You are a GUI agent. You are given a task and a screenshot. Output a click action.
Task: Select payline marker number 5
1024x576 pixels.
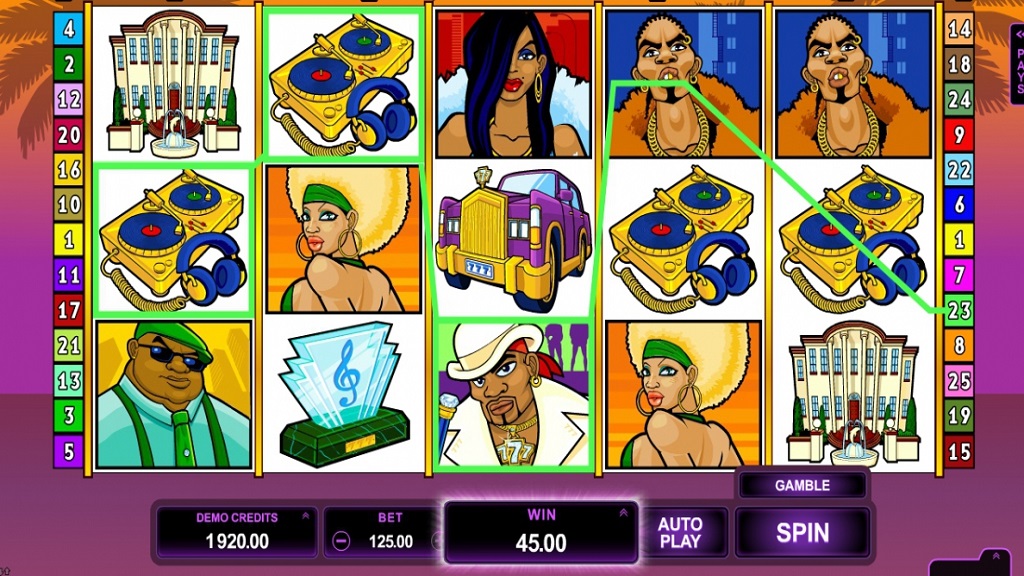coord(69,451)
